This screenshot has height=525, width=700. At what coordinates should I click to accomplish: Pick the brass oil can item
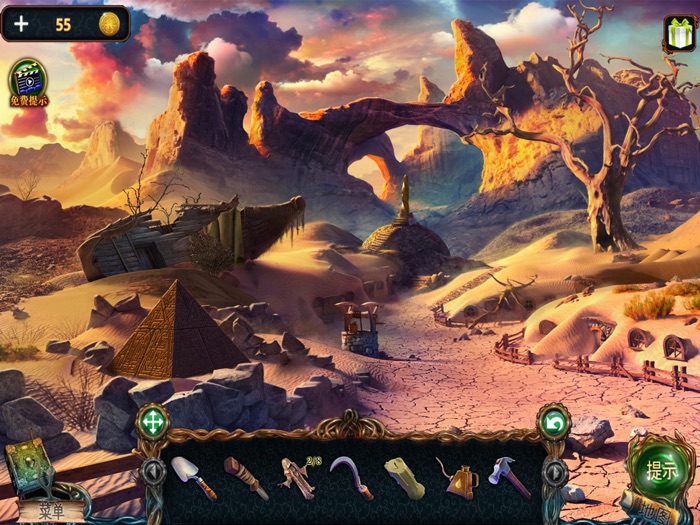(x=457, y=477)
